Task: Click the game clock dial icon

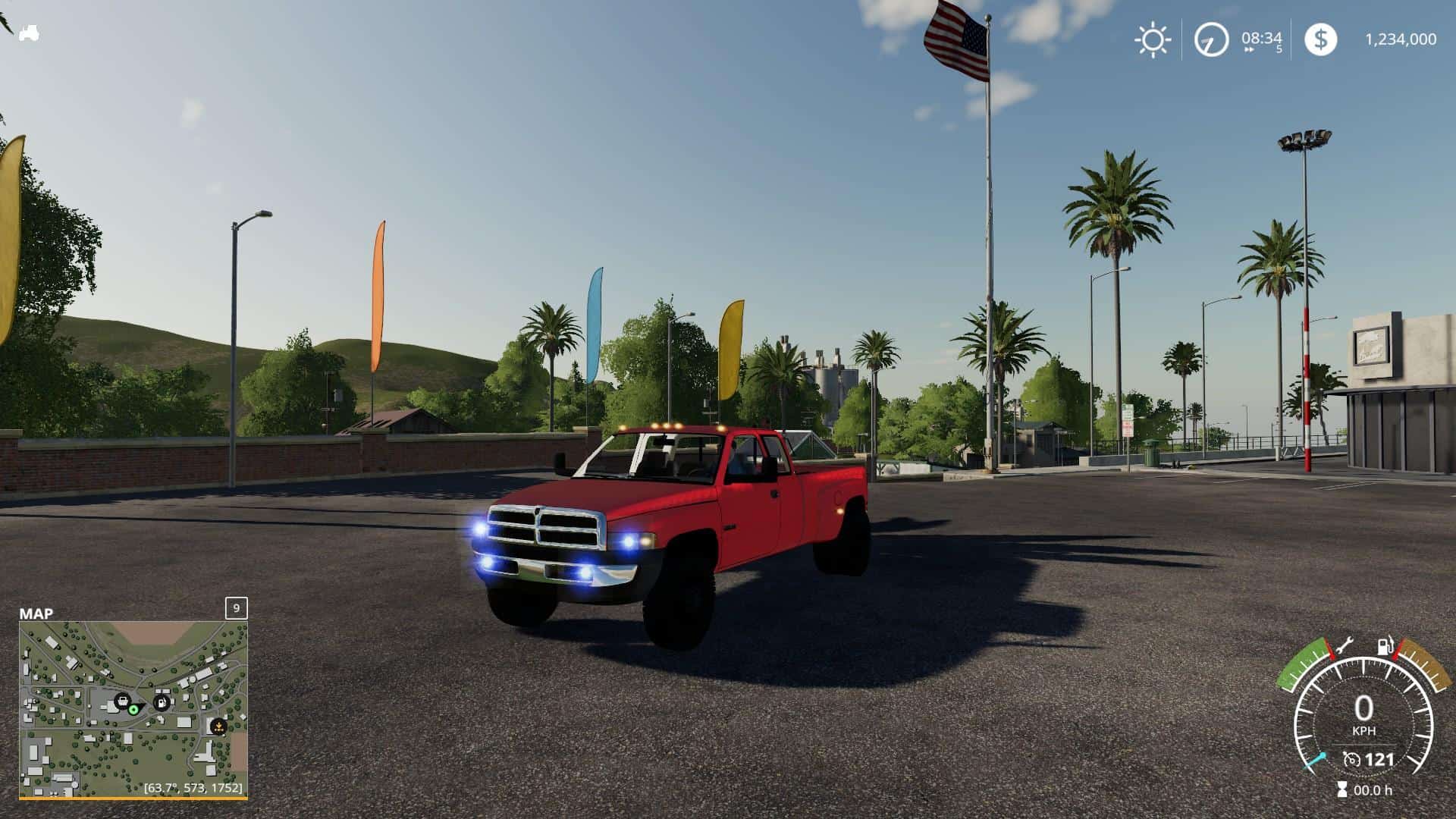Action: pyautogui.click(x=1211, y=39)
